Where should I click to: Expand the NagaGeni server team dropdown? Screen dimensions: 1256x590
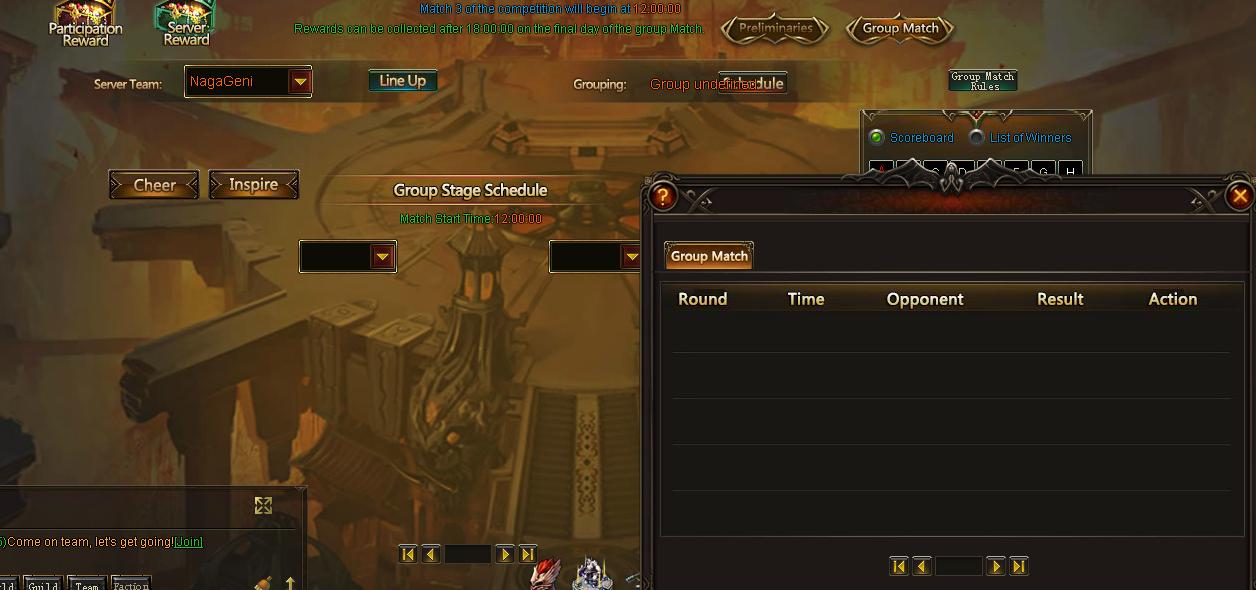point(299,82)
